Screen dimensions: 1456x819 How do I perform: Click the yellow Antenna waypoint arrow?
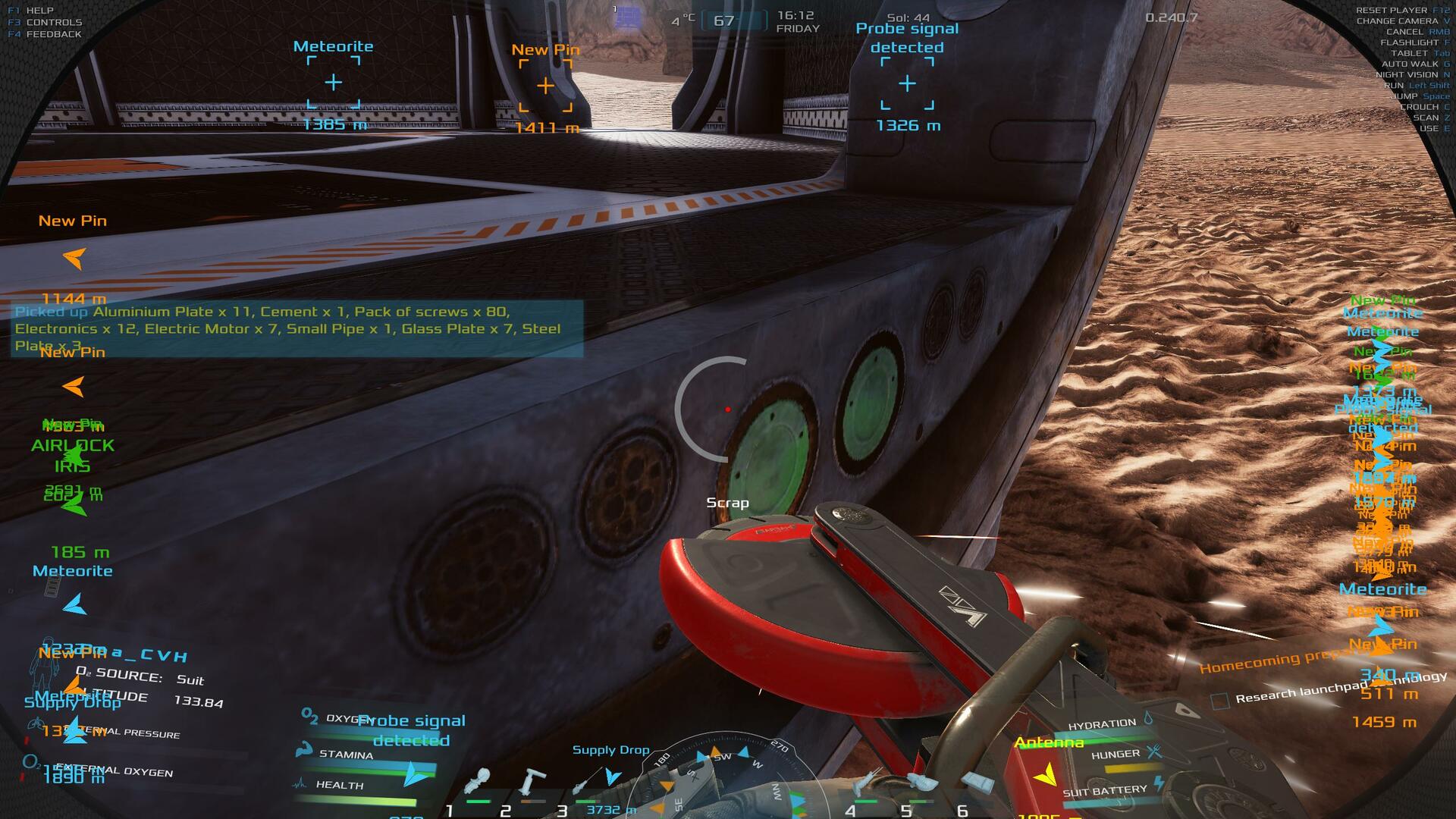[x=1046, y=774]
